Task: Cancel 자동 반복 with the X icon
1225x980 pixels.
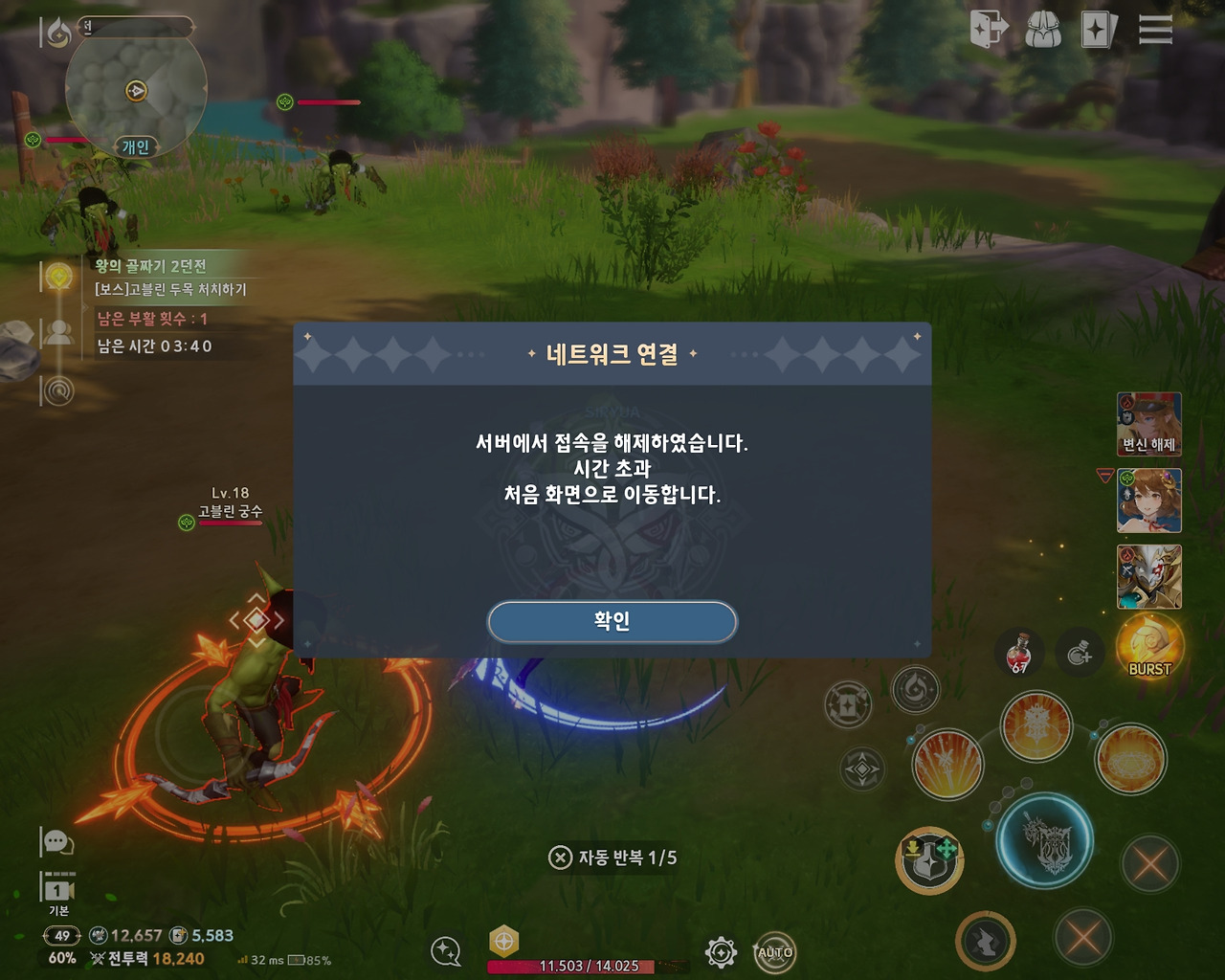Action: coord(561,858)
